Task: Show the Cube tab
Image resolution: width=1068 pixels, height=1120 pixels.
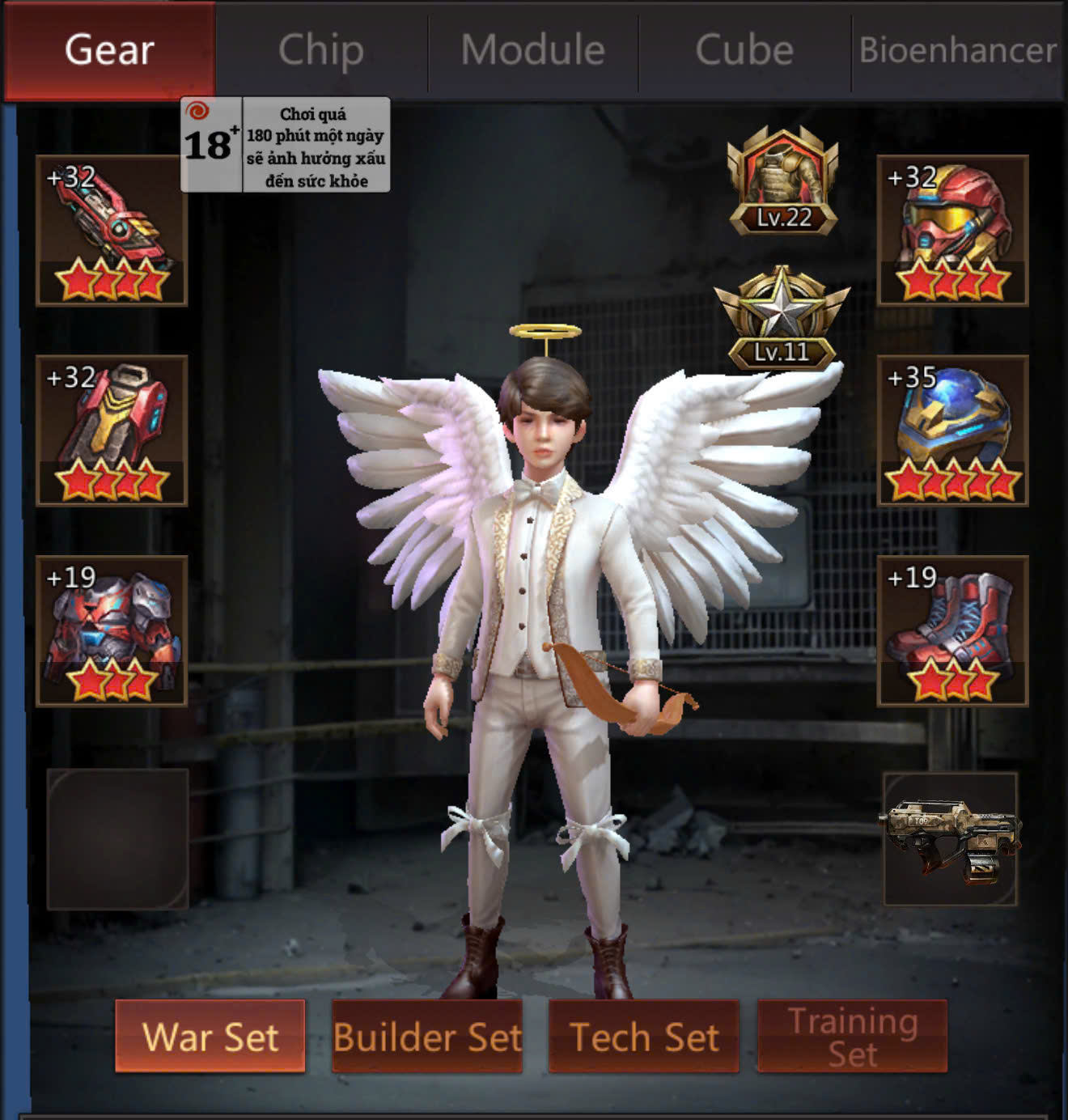Action: point(744,50)
